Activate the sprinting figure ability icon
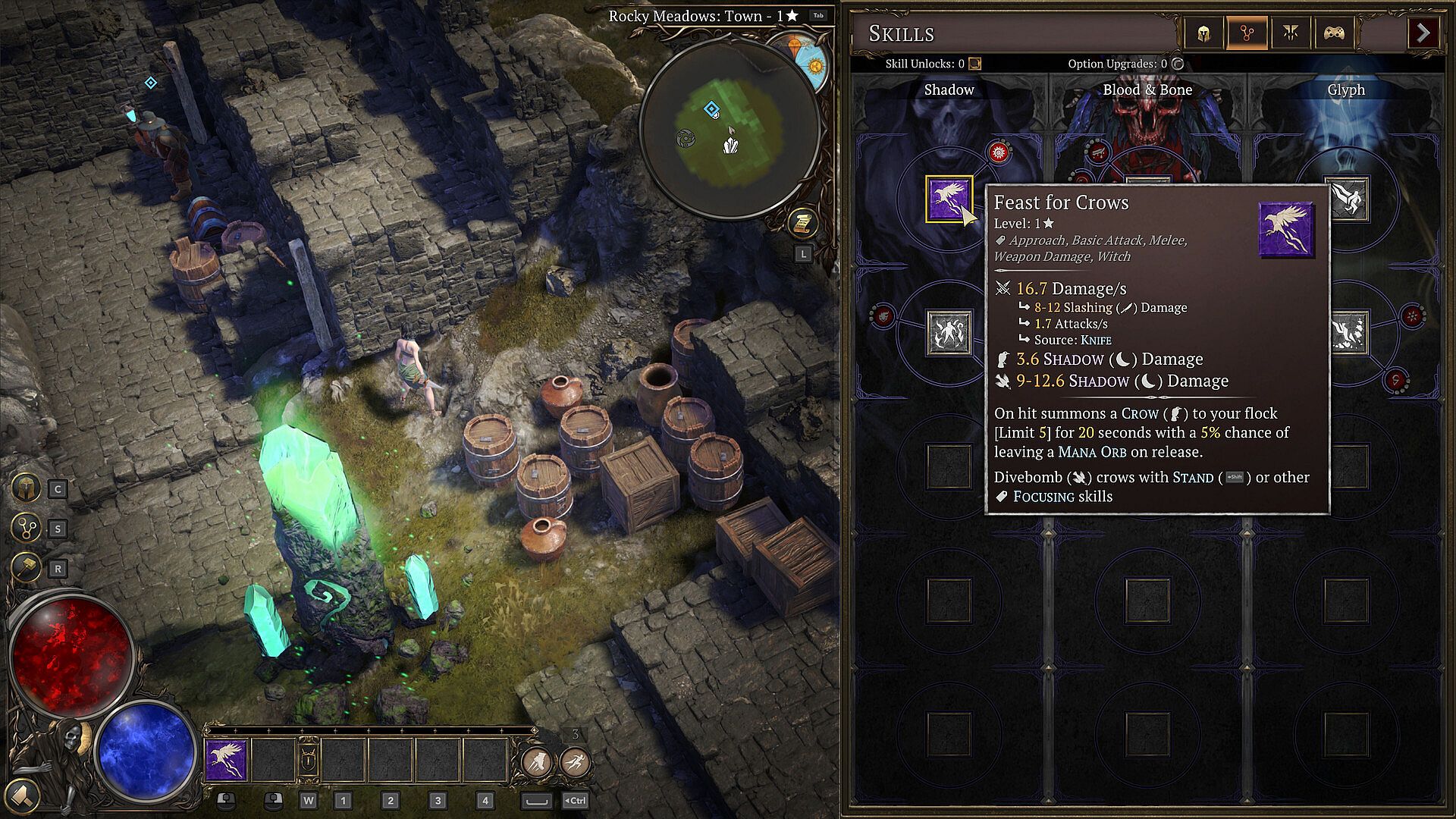Image resolution: width=1456 pixels, height=819 pixels. pos(576,761)
